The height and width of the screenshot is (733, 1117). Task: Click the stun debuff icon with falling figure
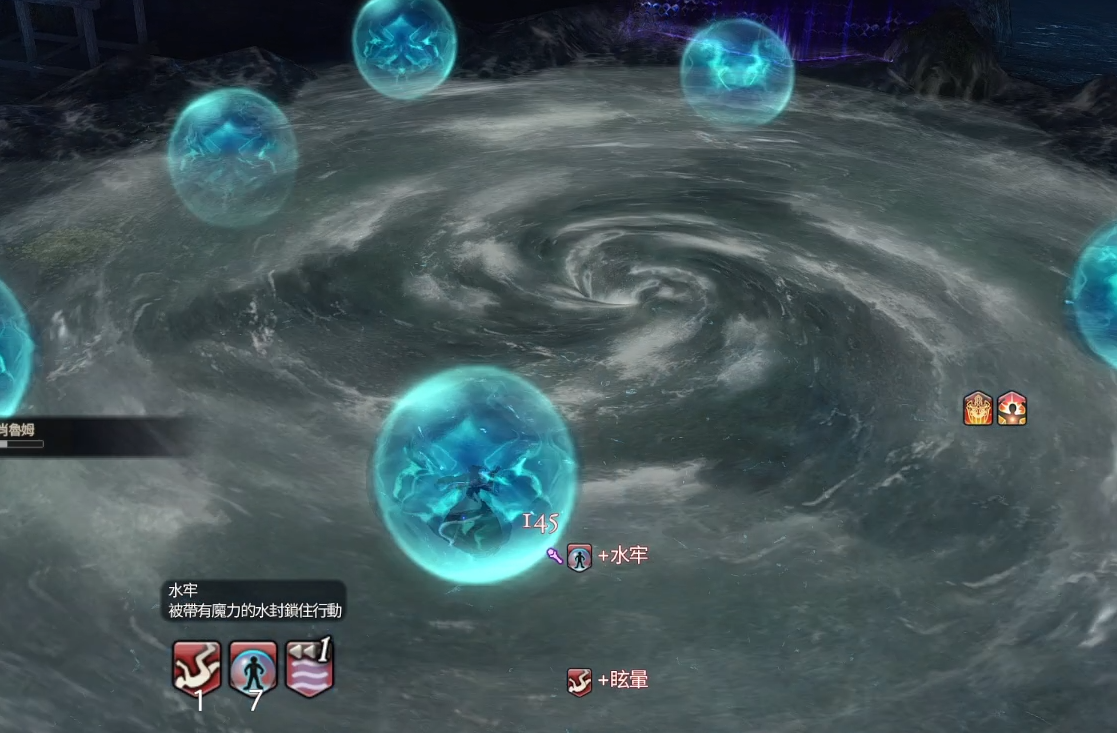point(196,667)
